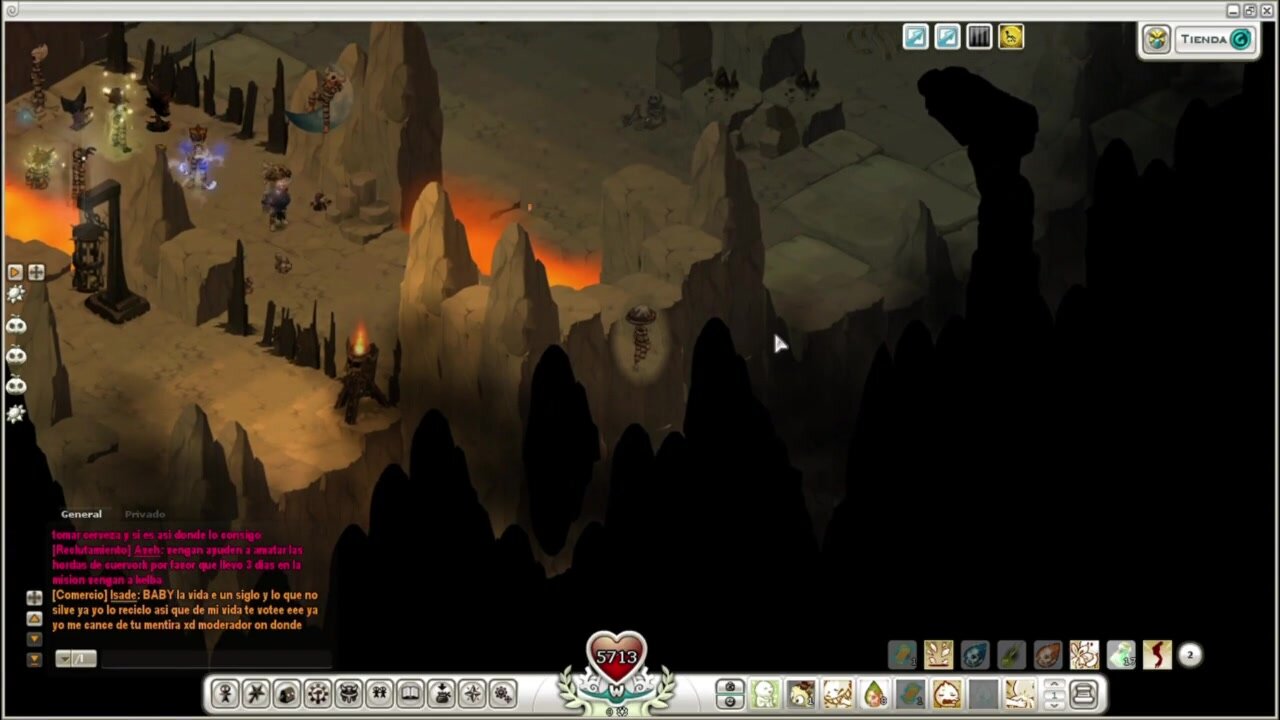Viewport: 1280px width, 720px height.
Task: Use the green droplet hotbar item
Action: [x=874, y=693]
